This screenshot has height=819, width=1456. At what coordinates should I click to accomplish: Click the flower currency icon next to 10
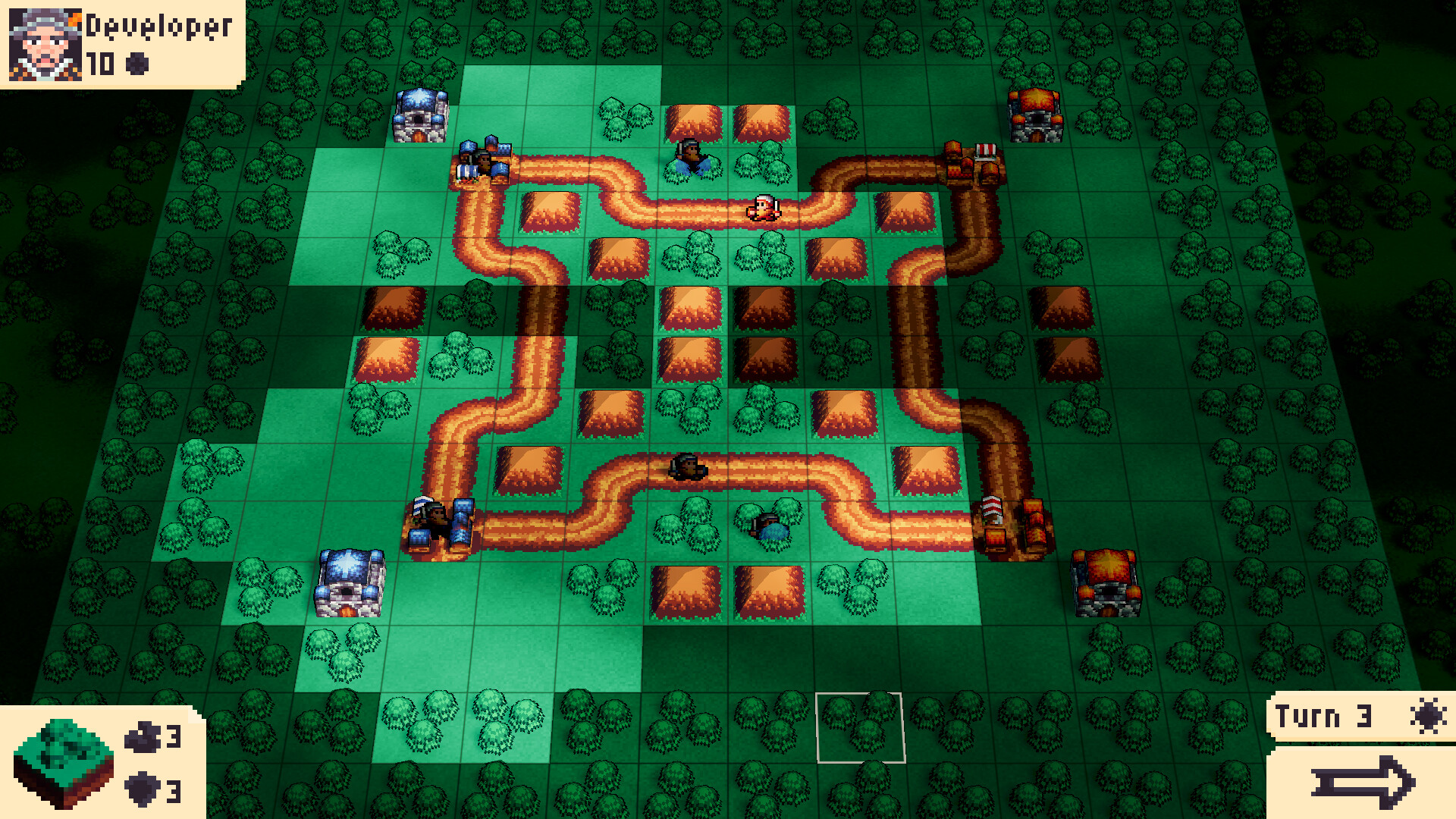tap(138, 58)
